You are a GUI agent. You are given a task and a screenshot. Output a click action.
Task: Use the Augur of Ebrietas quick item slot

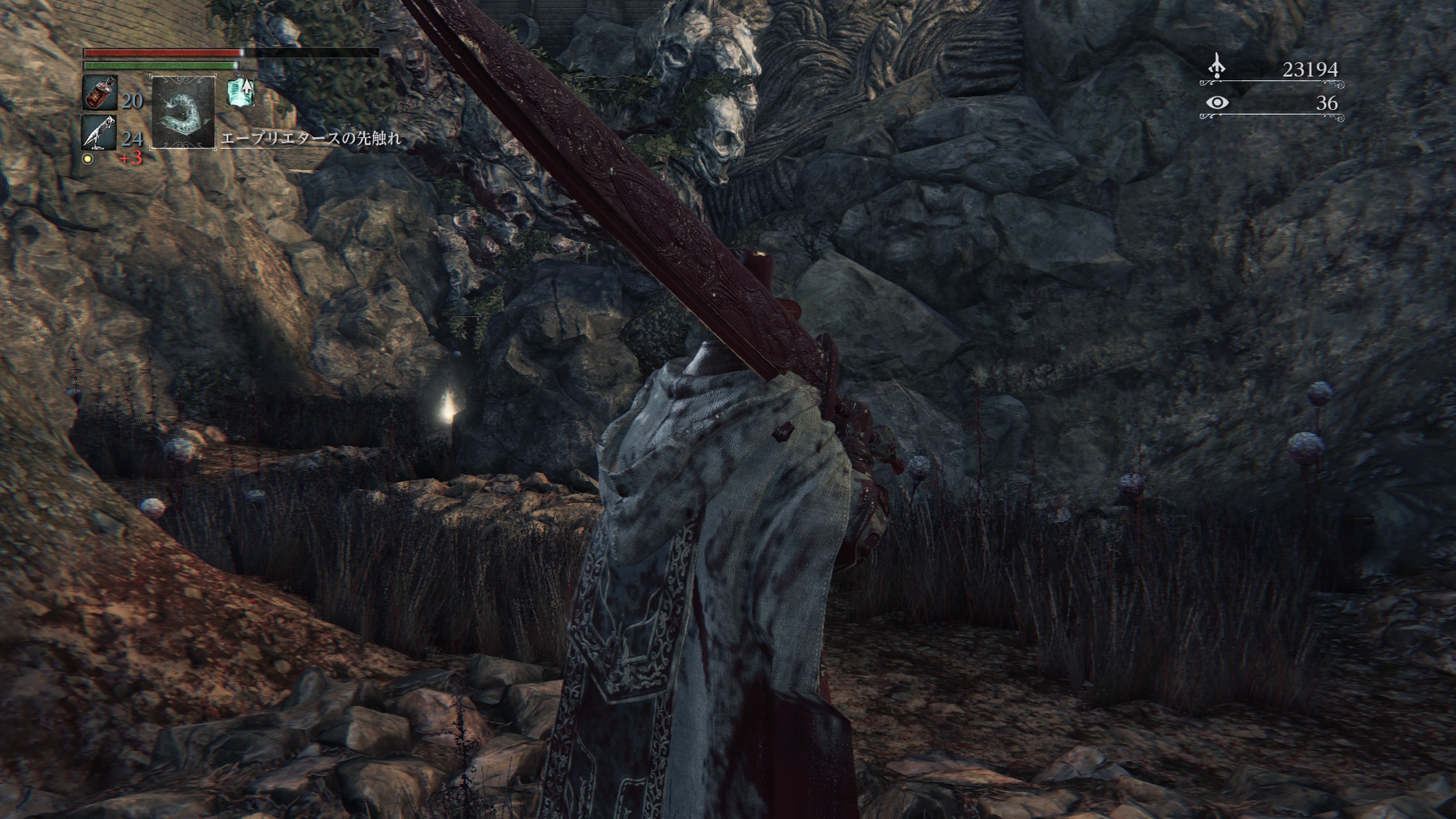click(183, 113)
